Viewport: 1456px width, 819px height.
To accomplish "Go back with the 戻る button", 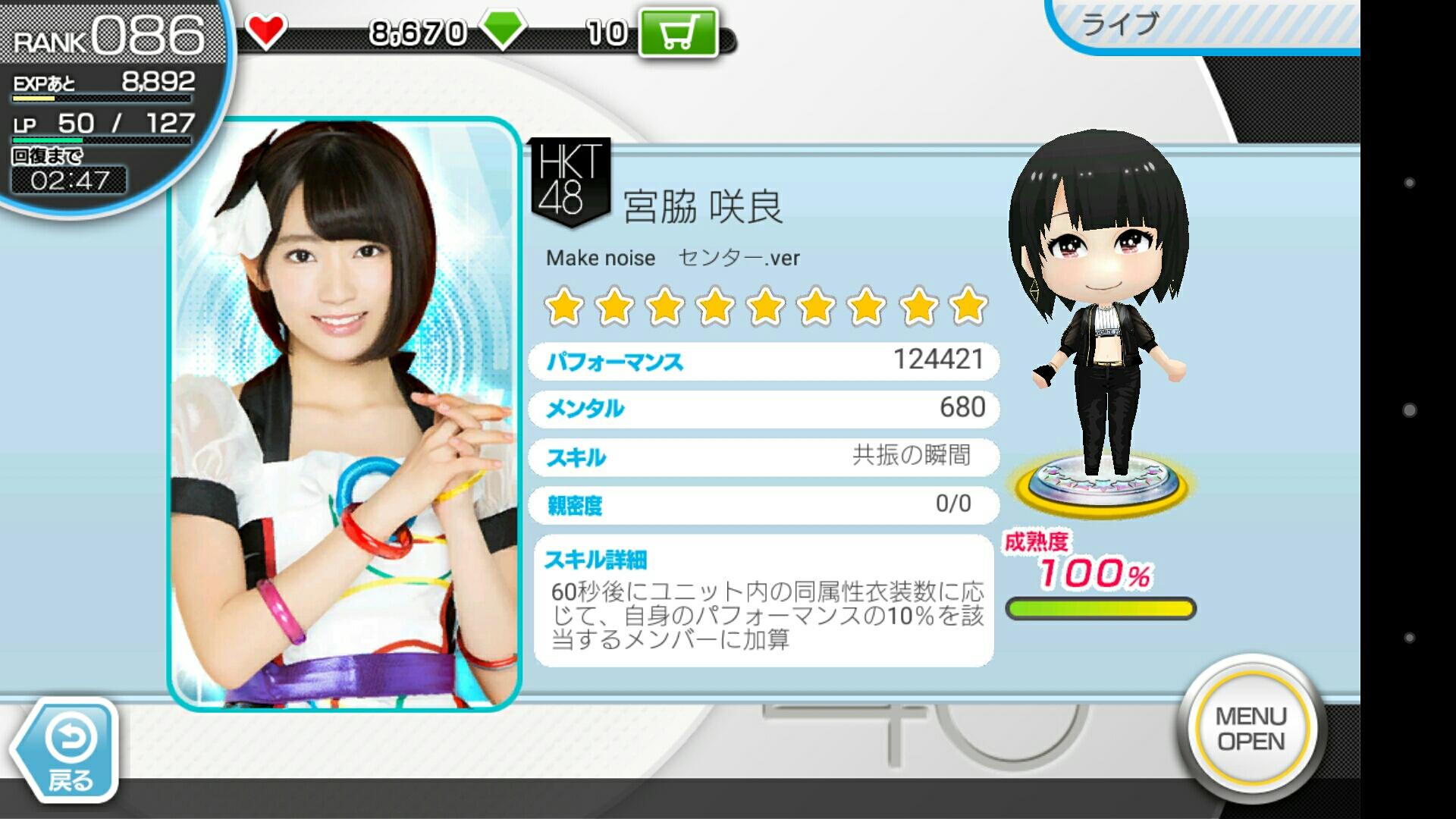I will 67,751.
